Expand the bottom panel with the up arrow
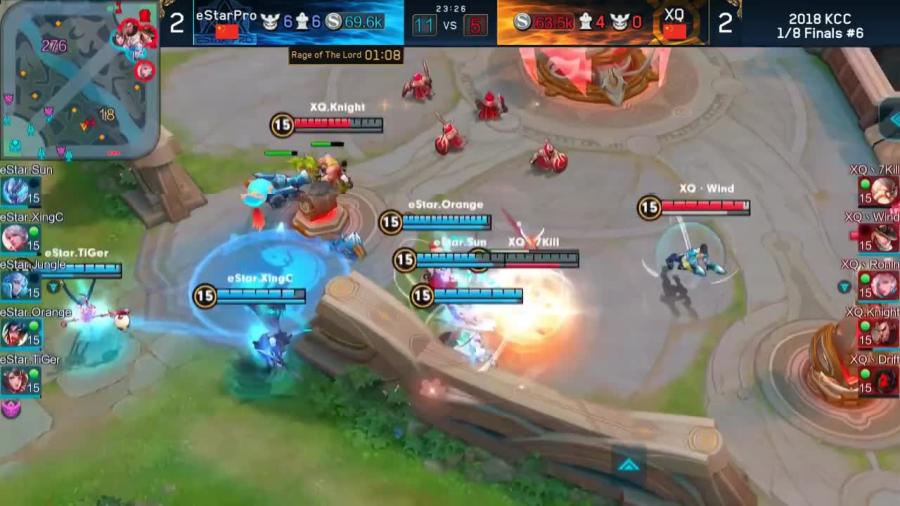This screenshot has height=506, width=900. coord(627,464)
